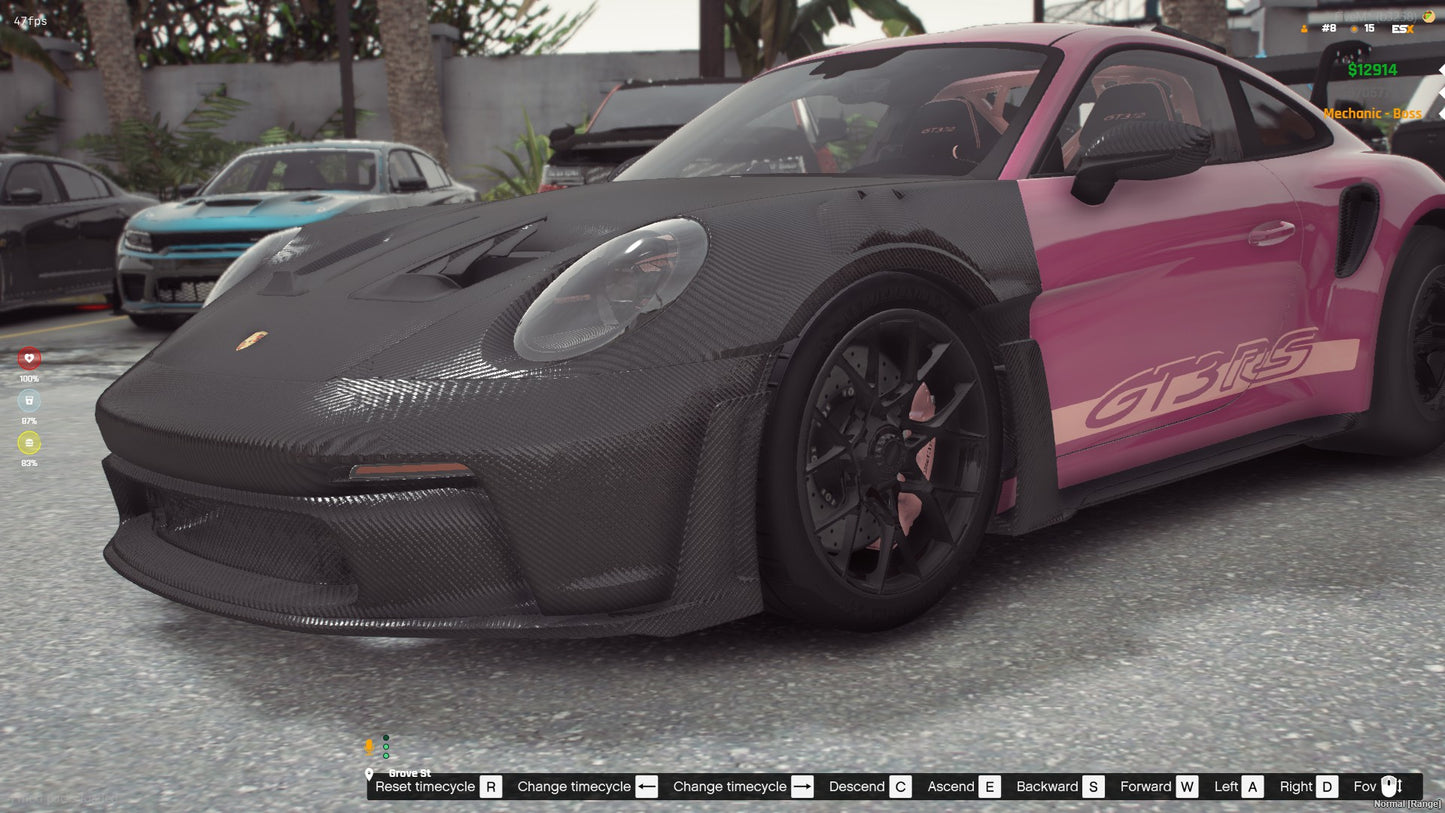Click the Grove St street name label

coord(411,773)
